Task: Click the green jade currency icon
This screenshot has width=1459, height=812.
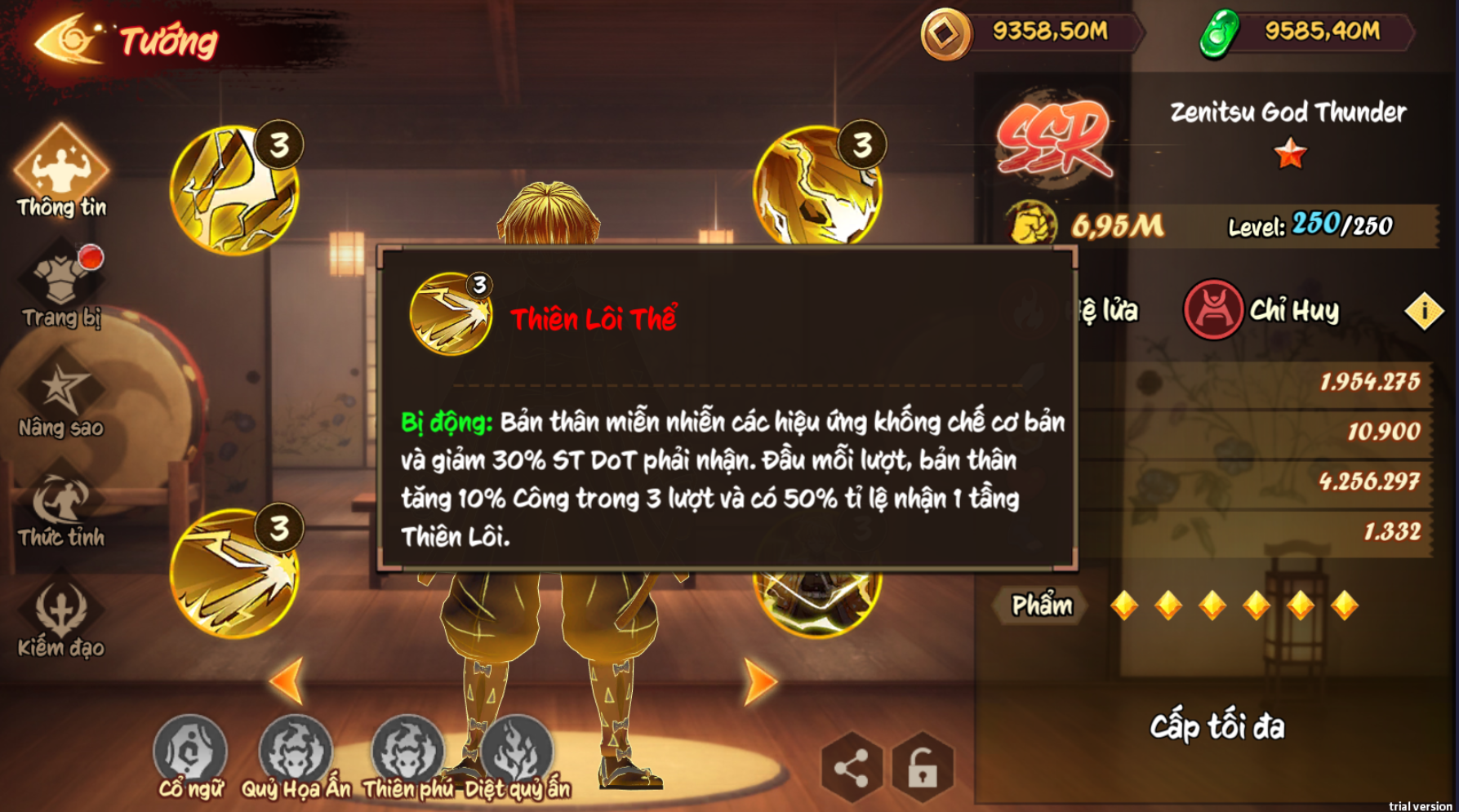Action: 1219,33
